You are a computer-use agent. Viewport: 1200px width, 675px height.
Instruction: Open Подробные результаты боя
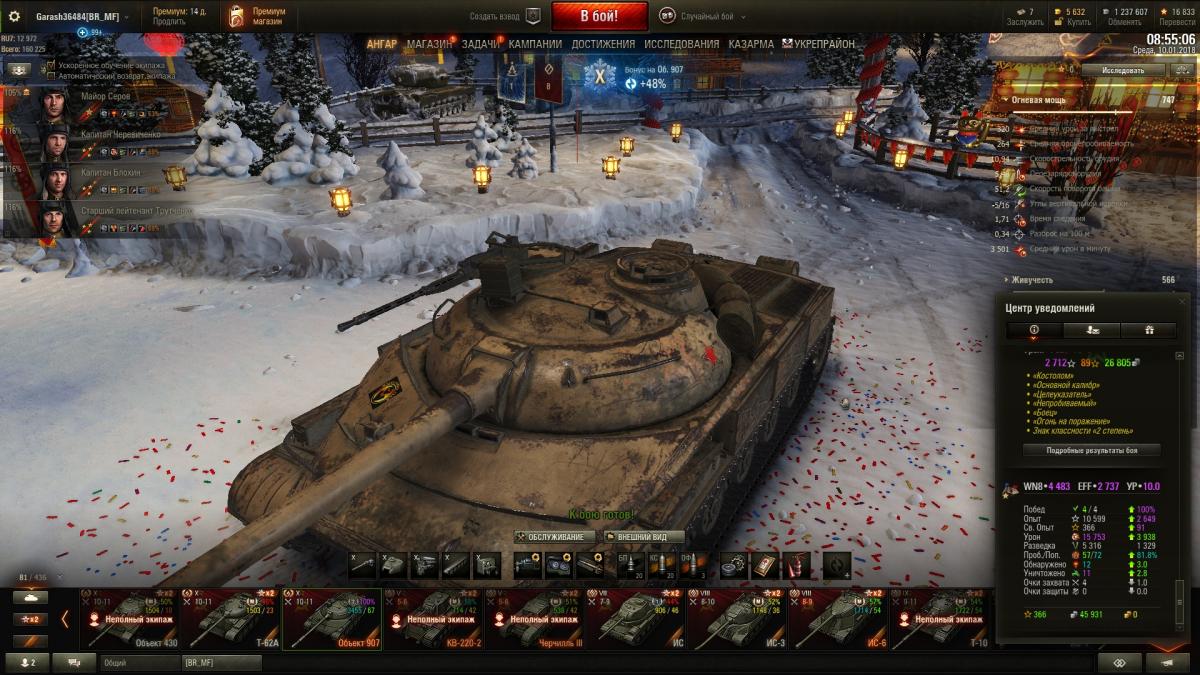(1091, 450)
